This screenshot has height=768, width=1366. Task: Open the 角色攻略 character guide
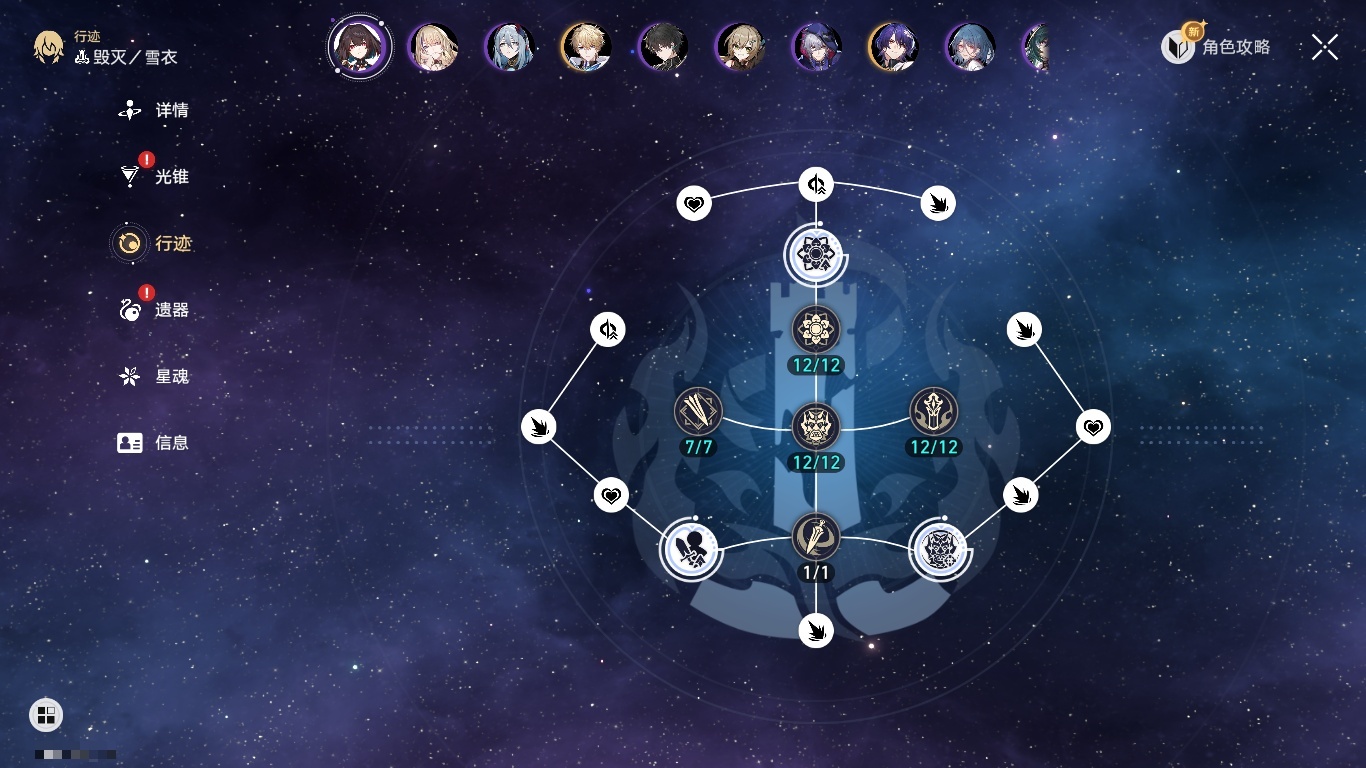[x=1216, y=46]
